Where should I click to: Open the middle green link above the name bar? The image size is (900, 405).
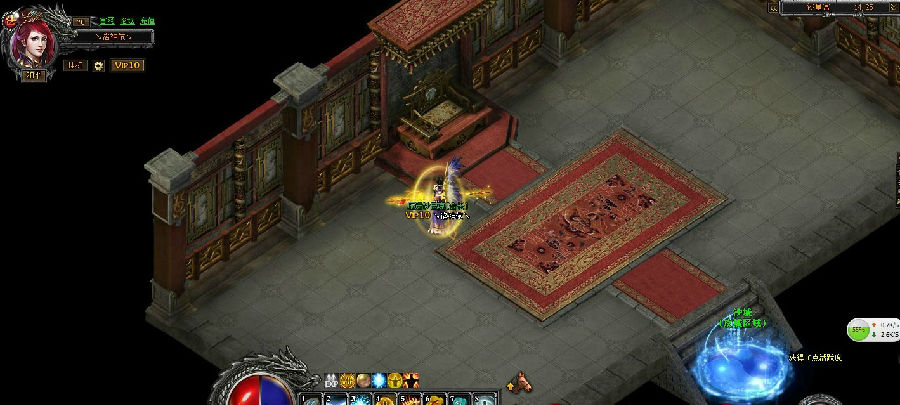click(x=126, y=20)
